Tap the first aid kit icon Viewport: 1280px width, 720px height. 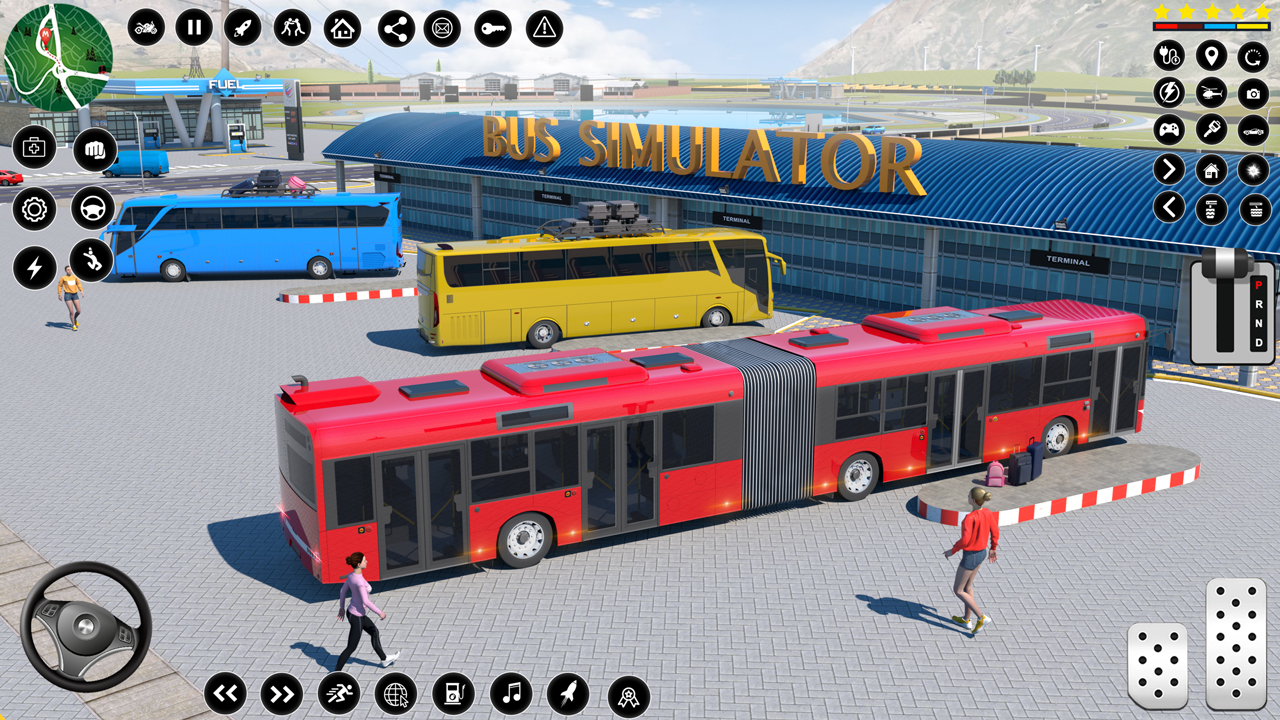34,147
